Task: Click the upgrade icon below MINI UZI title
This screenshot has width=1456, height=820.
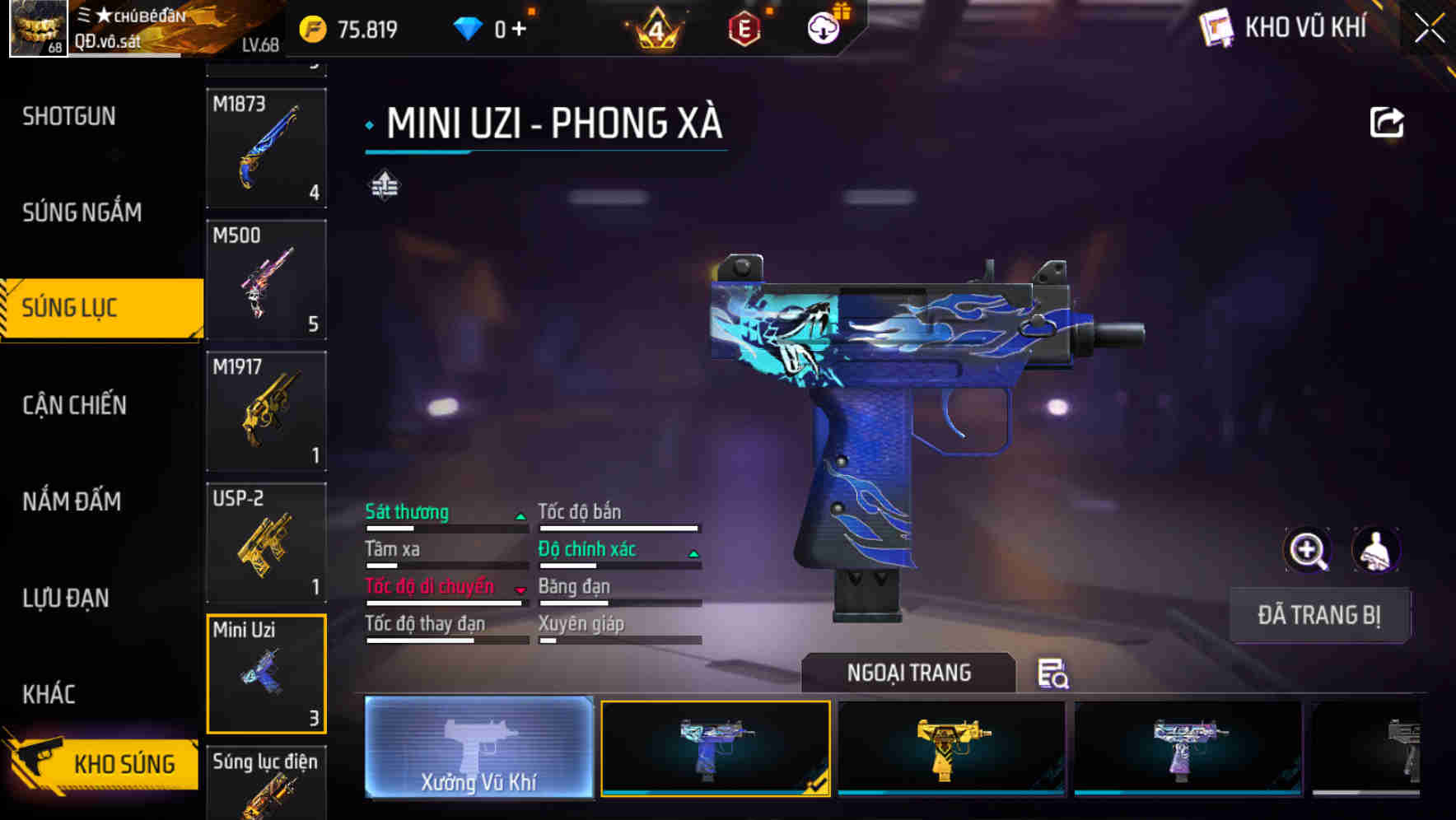Action: (x=384, y=184)
